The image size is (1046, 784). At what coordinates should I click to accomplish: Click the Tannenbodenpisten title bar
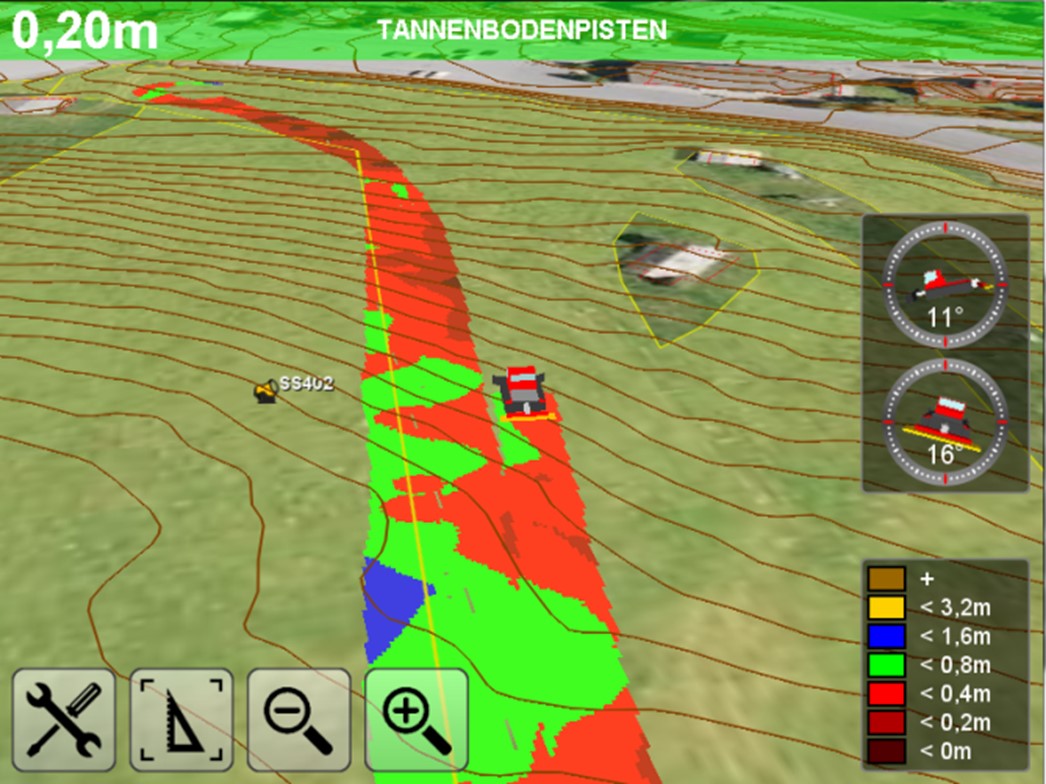[x=522, y=30]
